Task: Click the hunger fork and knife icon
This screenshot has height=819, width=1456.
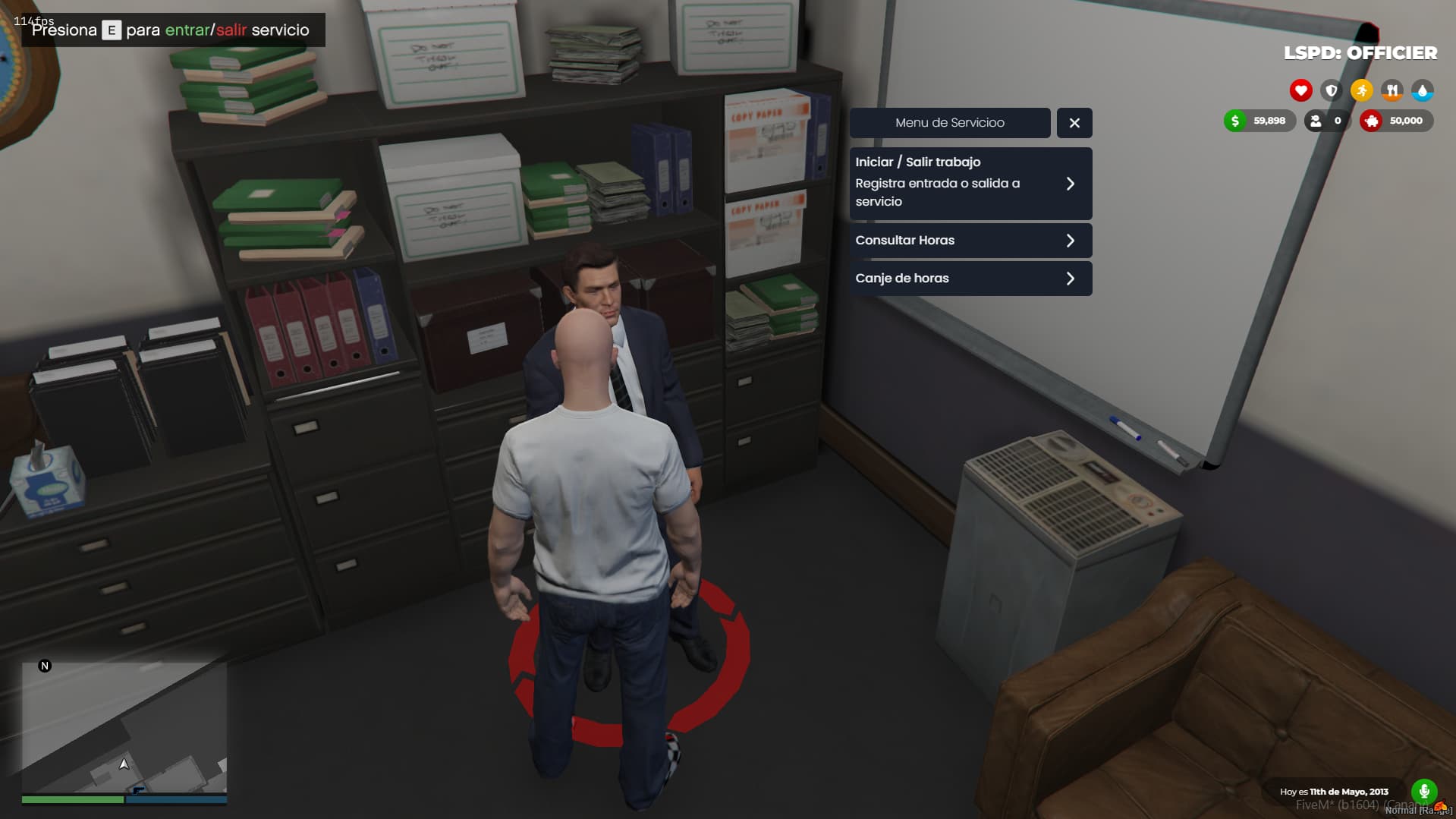Action: tap(1393, 90)
